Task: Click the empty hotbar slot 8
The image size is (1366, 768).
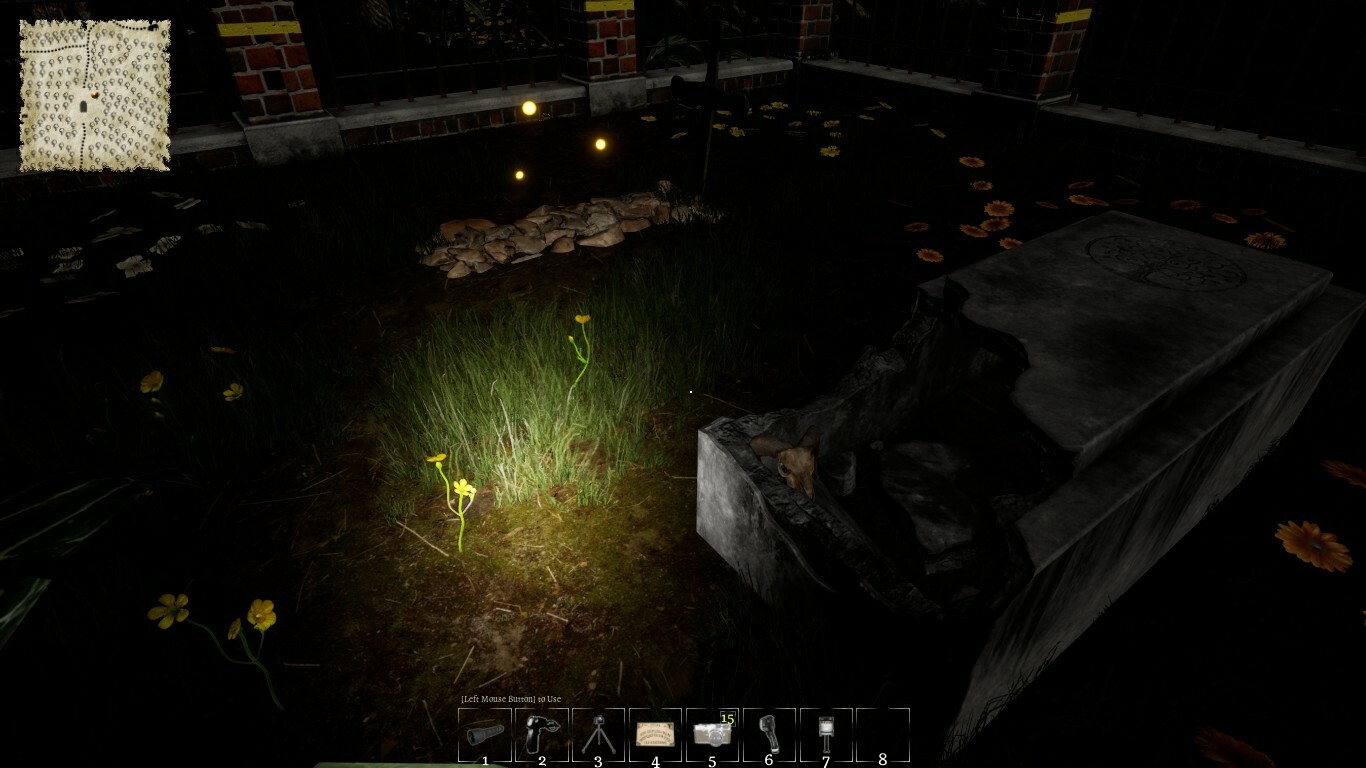Action: point(882,733)
